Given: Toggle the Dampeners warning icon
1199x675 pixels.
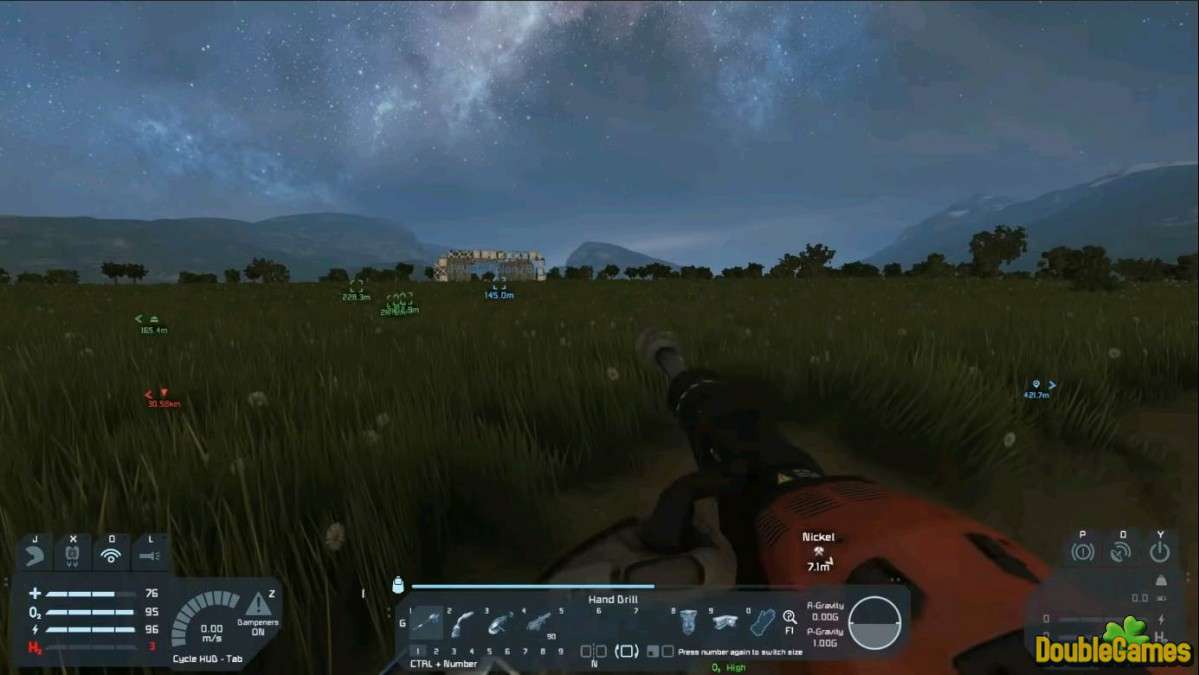Looking at the screenshot, I should [x=258, y=605].
